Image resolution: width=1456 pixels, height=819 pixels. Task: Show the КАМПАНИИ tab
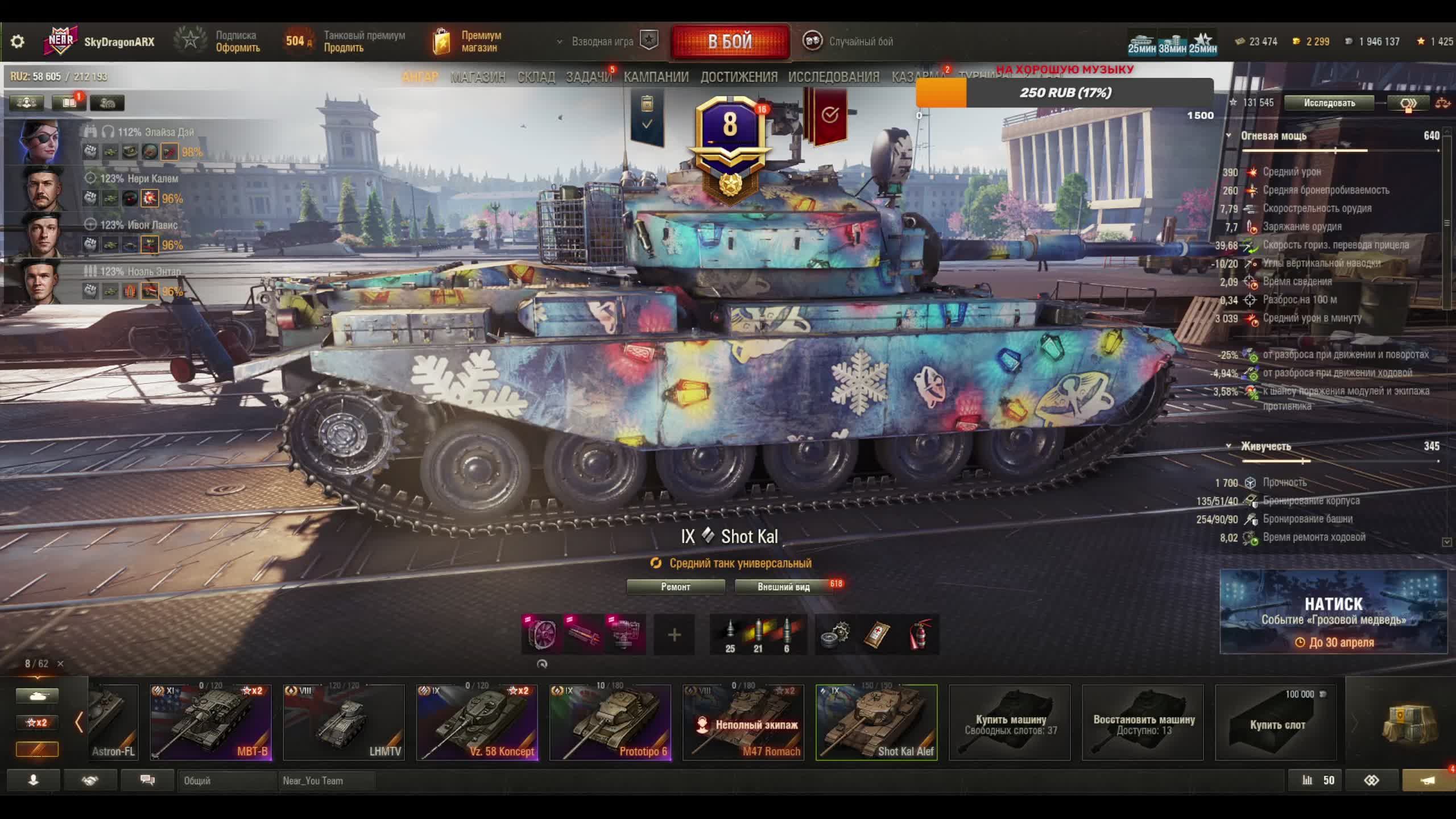click(x=656, y=77)
